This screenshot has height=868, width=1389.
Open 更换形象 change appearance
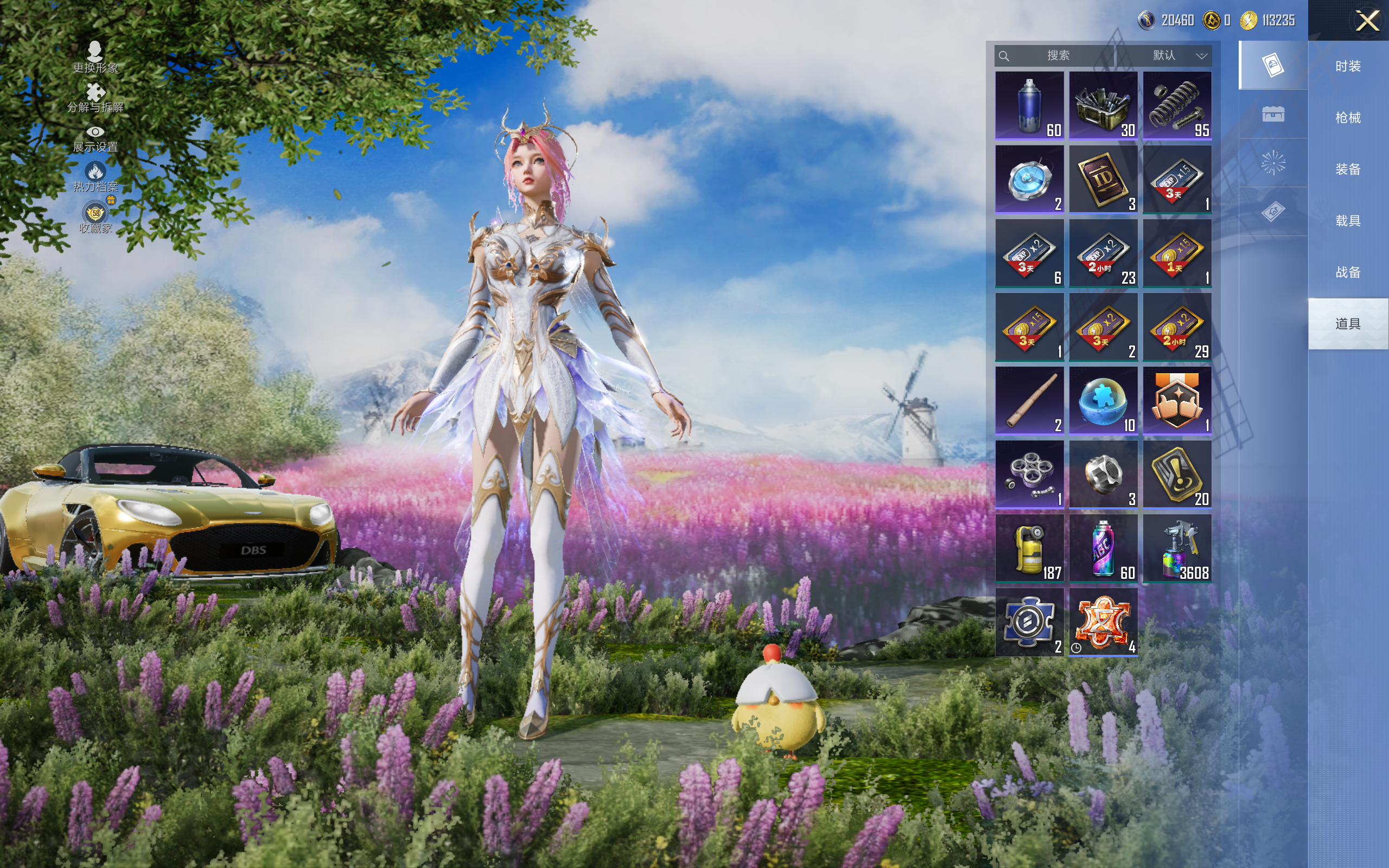(95, 58)
